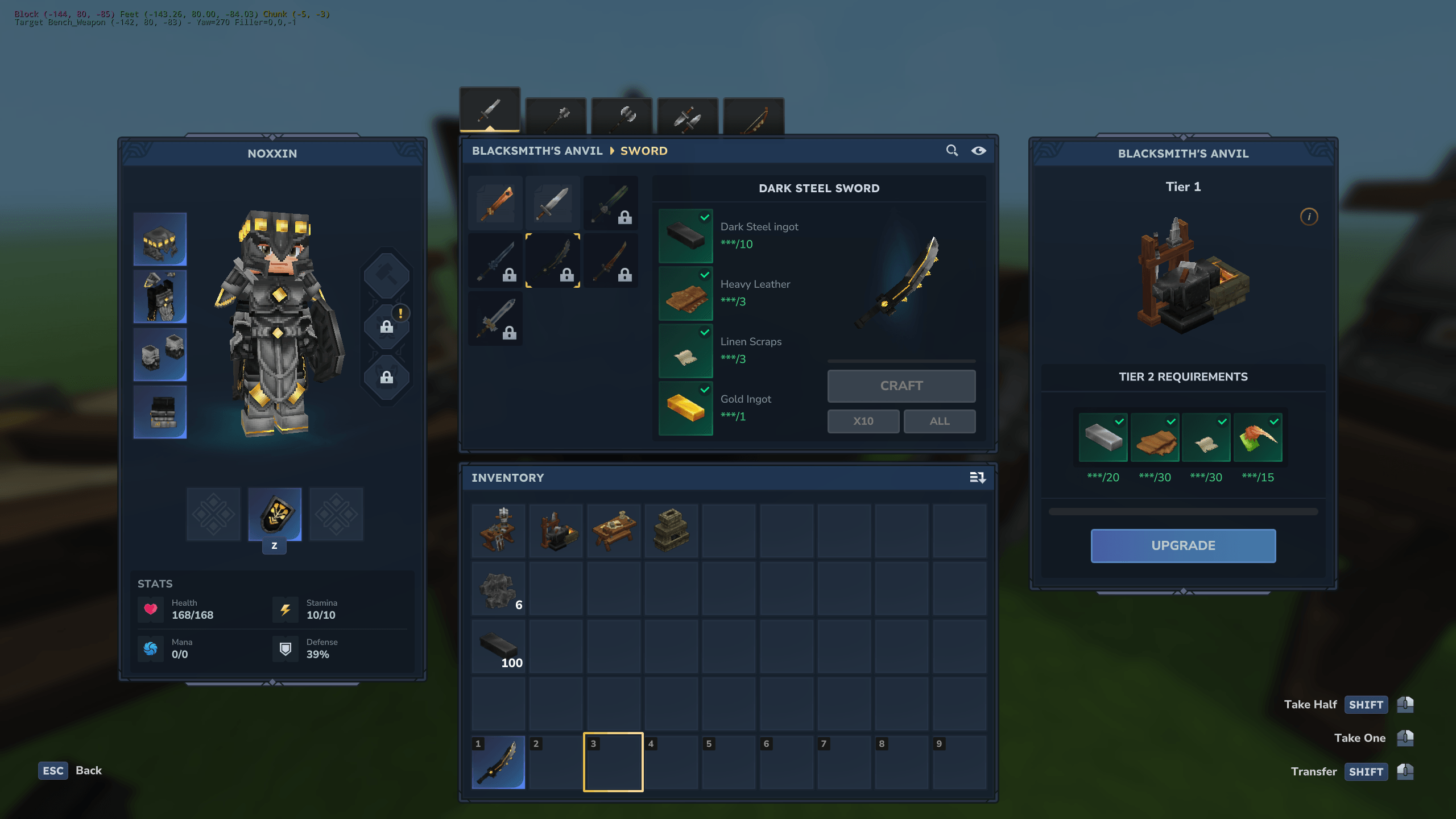Switch to the mace category tab
1456x819 pixels.
pos(556,117)
